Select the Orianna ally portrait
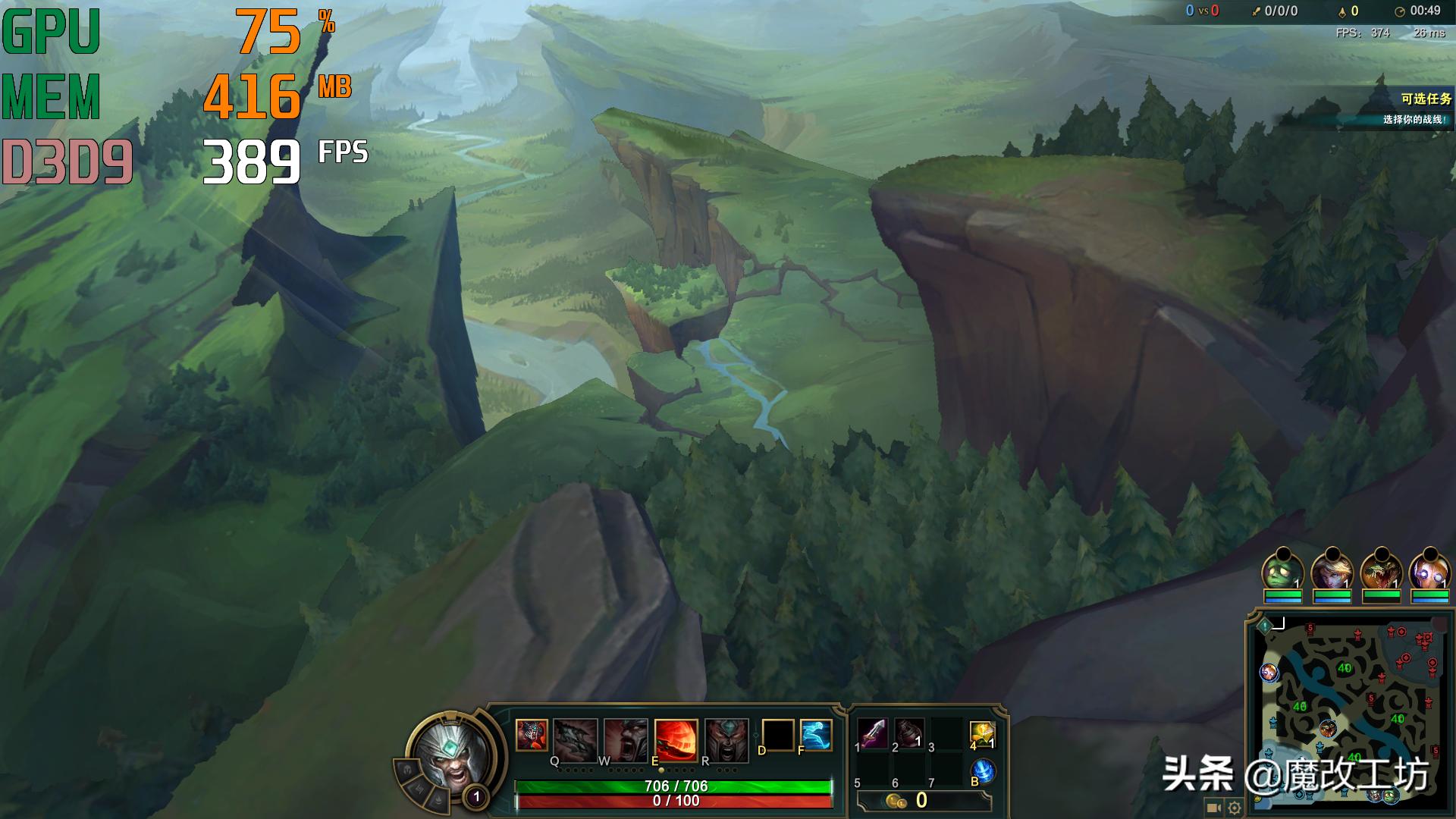 [1429, 572]
